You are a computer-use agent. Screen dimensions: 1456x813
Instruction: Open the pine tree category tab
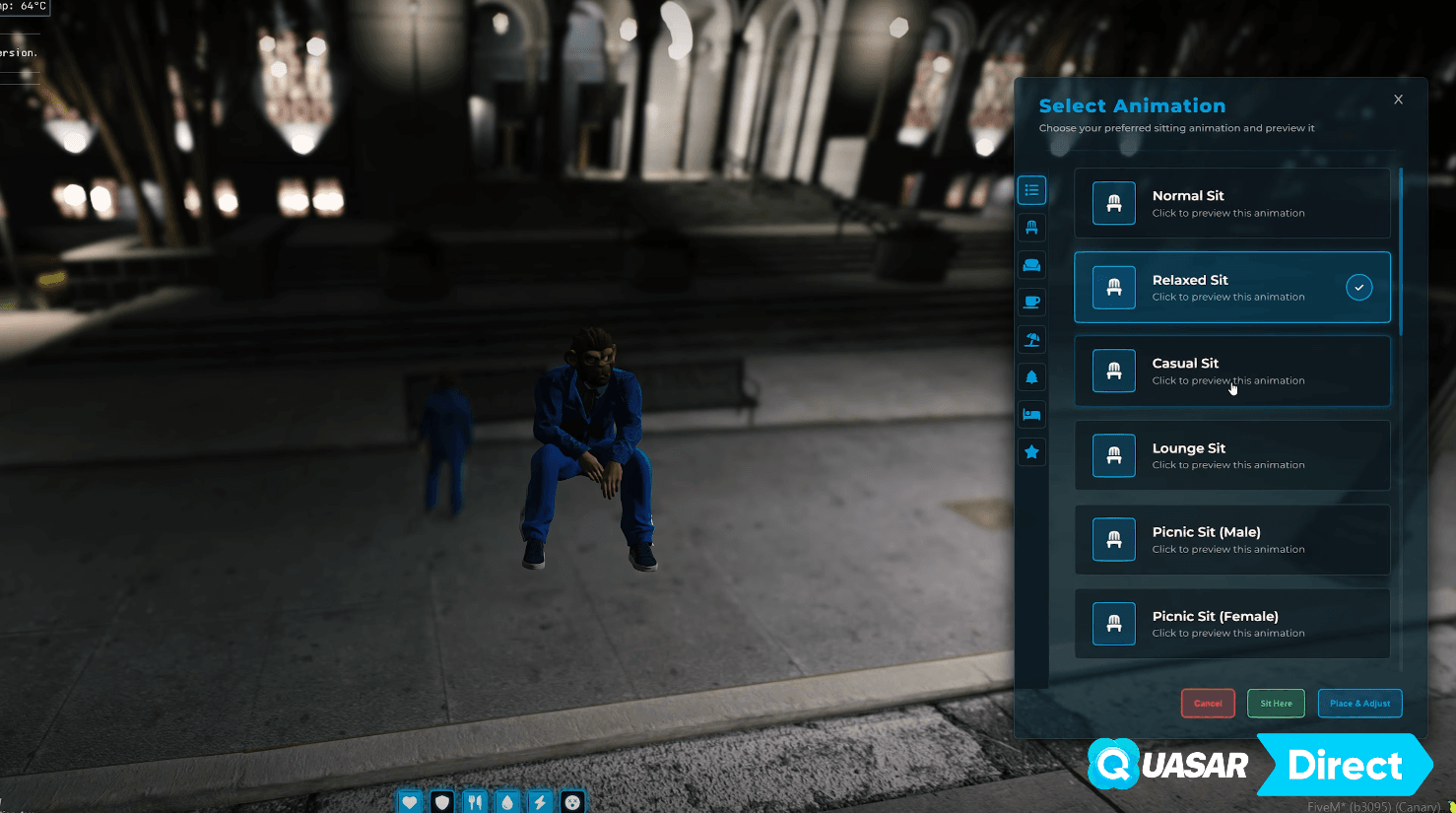pos(1031,377)
